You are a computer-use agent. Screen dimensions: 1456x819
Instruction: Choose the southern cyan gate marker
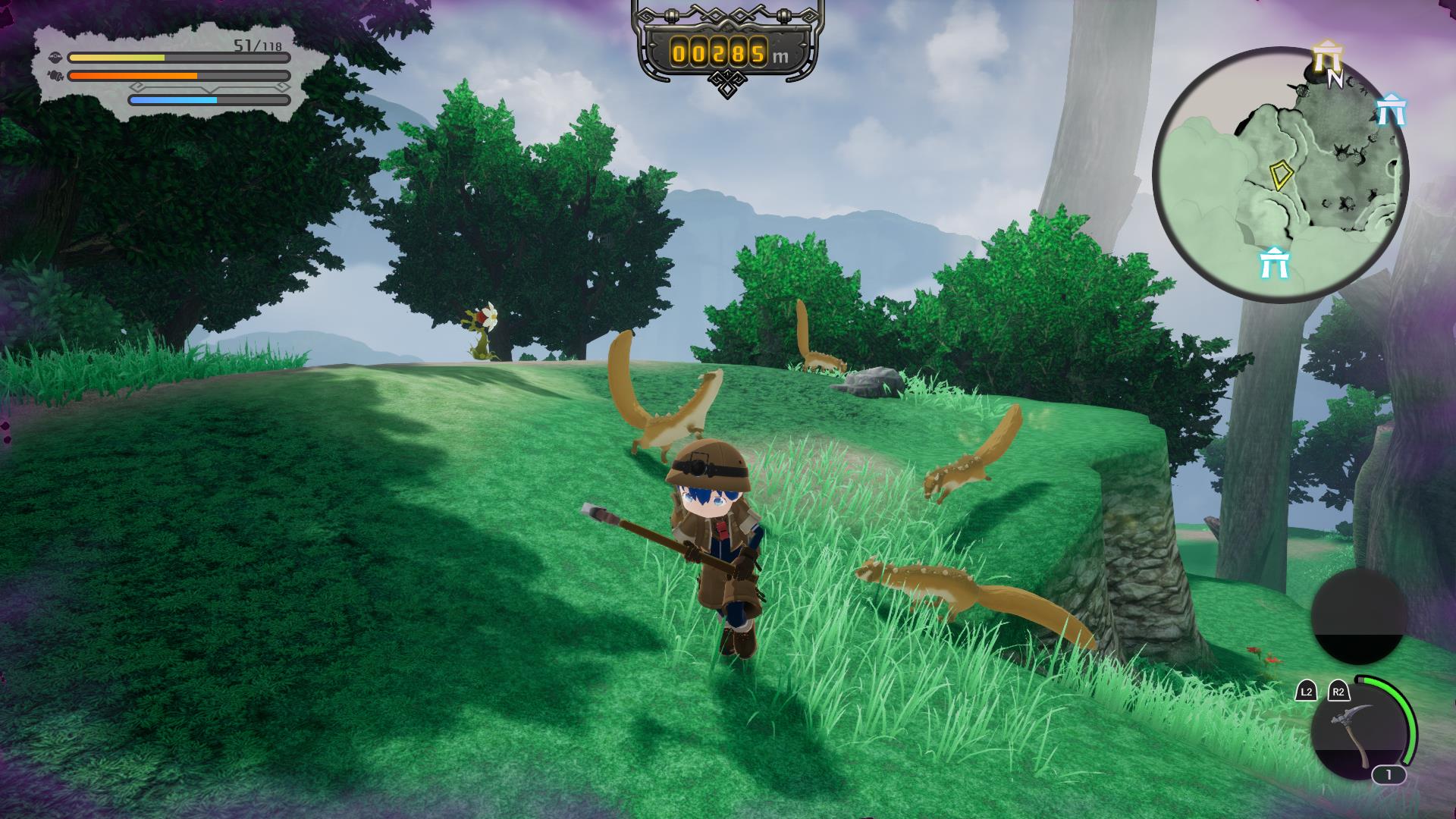pos(1274,263)
